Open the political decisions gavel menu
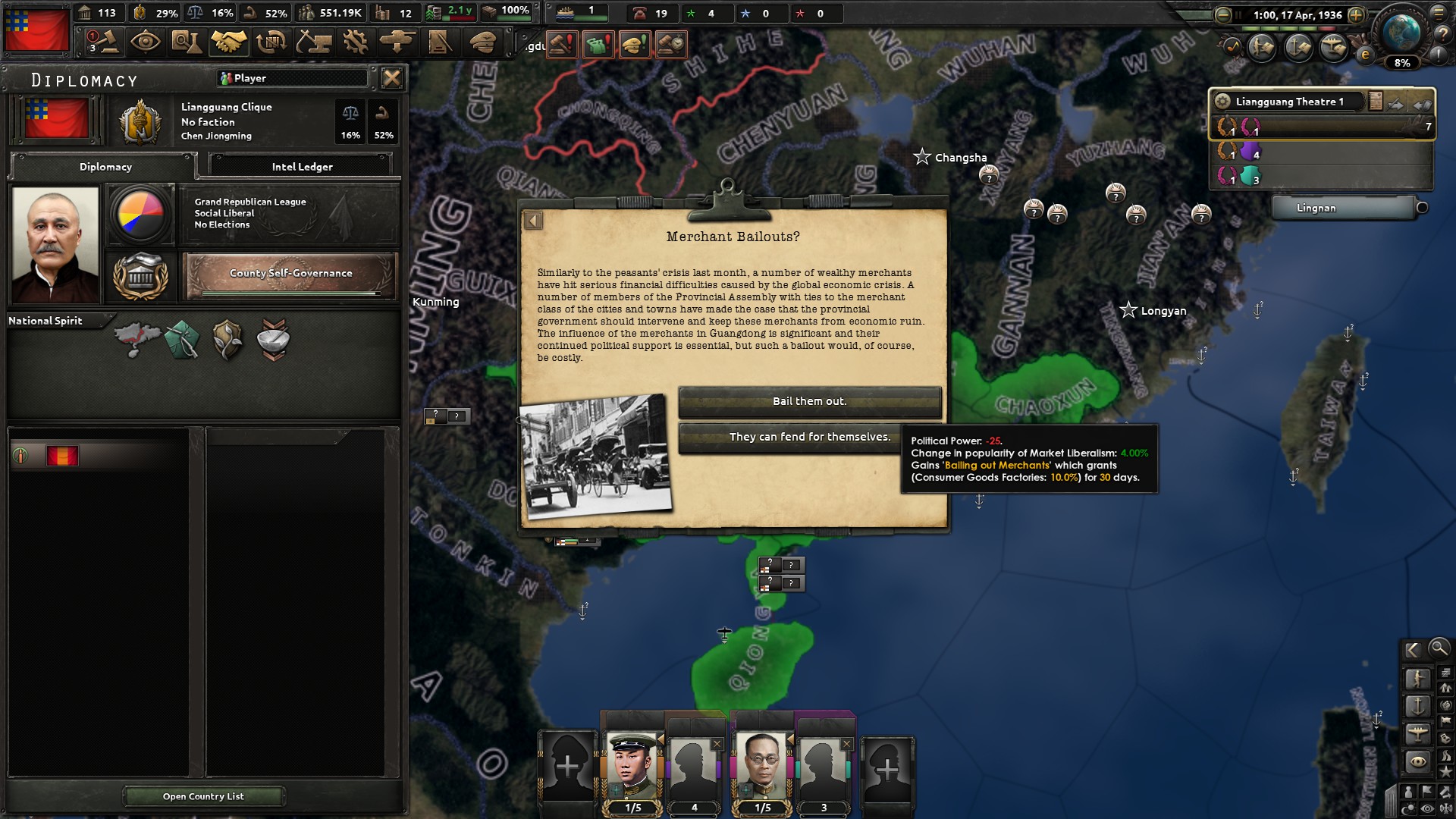Screen dimensions: 1456x819 103,42
